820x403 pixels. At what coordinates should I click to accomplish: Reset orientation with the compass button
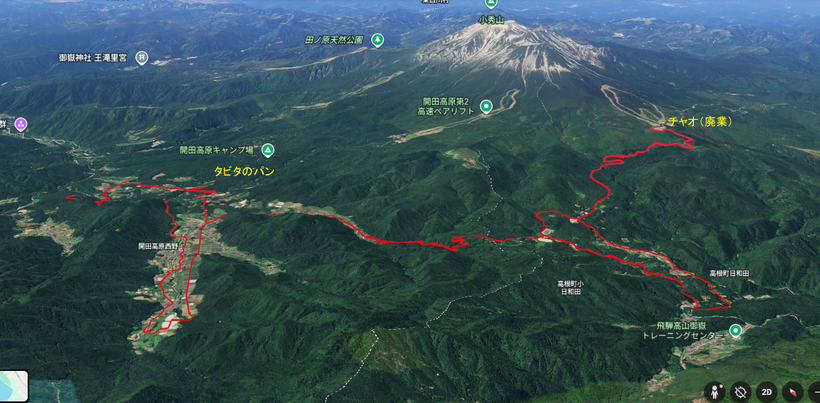pyautogui.click(x=792, y=392)
